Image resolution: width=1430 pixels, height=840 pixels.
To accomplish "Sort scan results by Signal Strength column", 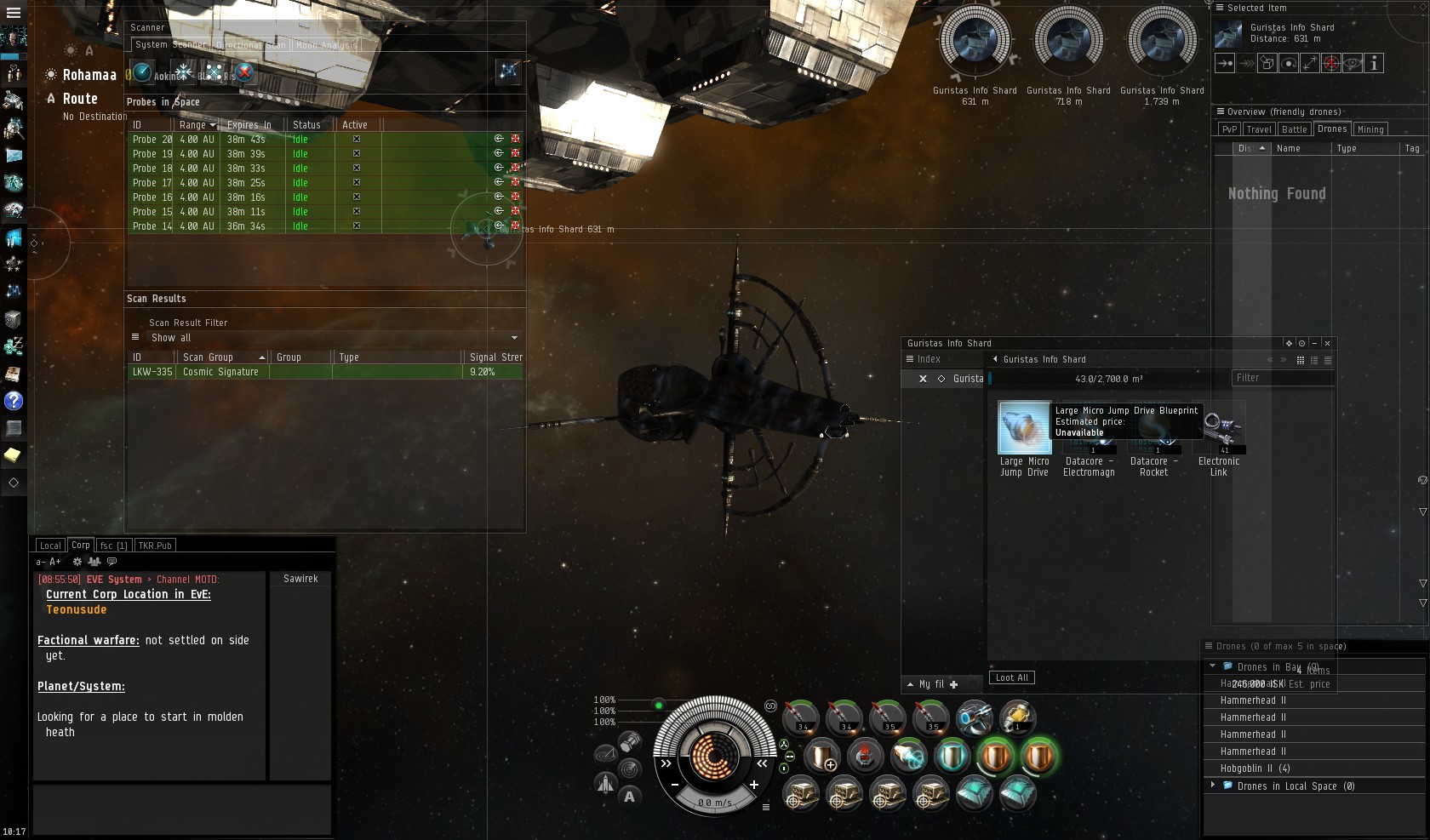I will click(x=495, y=357).
